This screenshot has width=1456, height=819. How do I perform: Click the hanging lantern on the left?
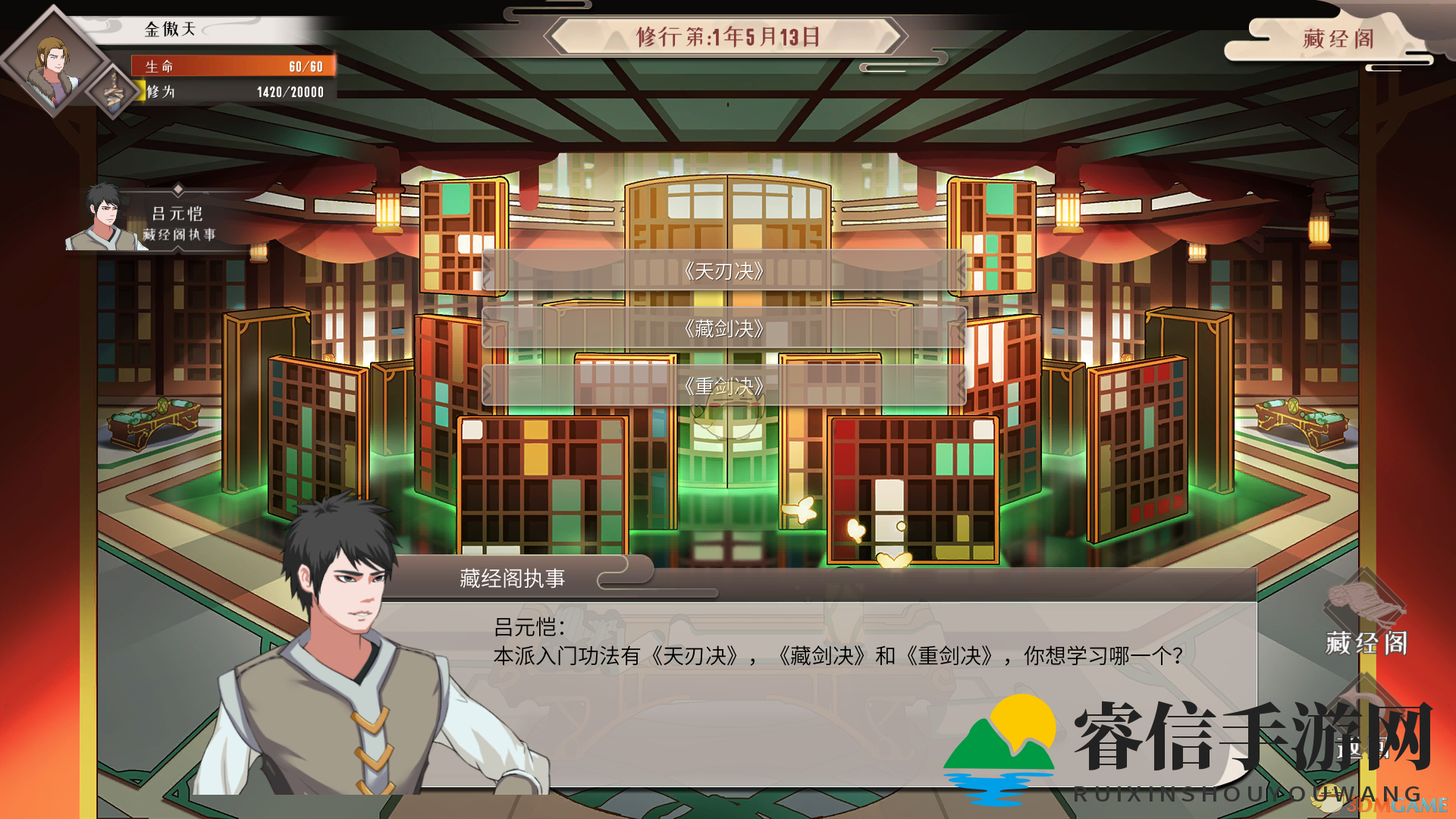click(387, 212)
